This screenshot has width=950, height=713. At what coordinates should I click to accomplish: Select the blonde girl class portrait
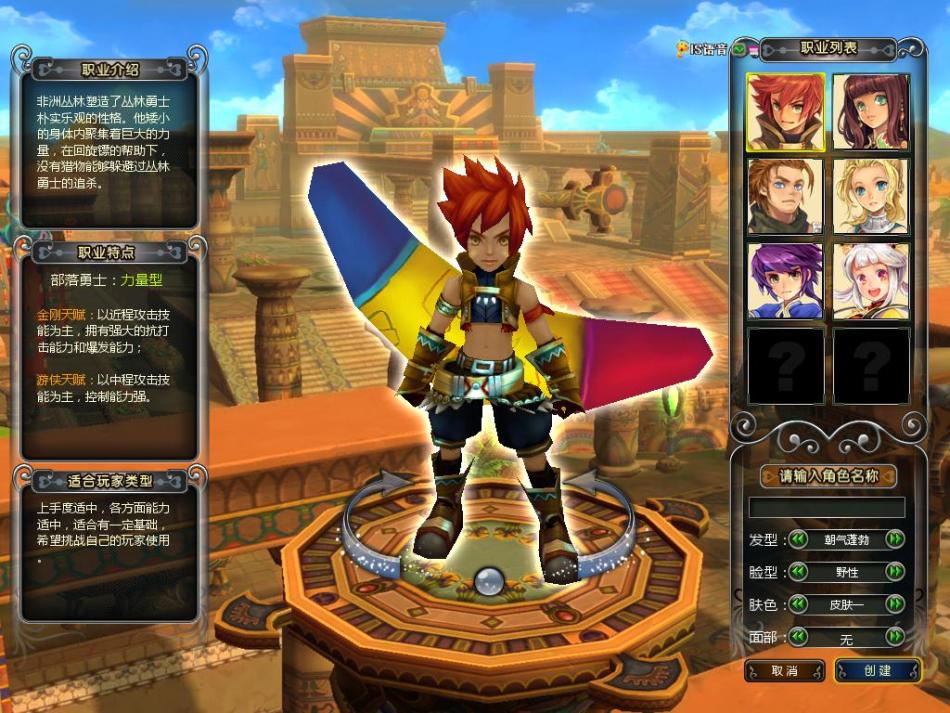[x=871, y=196]
